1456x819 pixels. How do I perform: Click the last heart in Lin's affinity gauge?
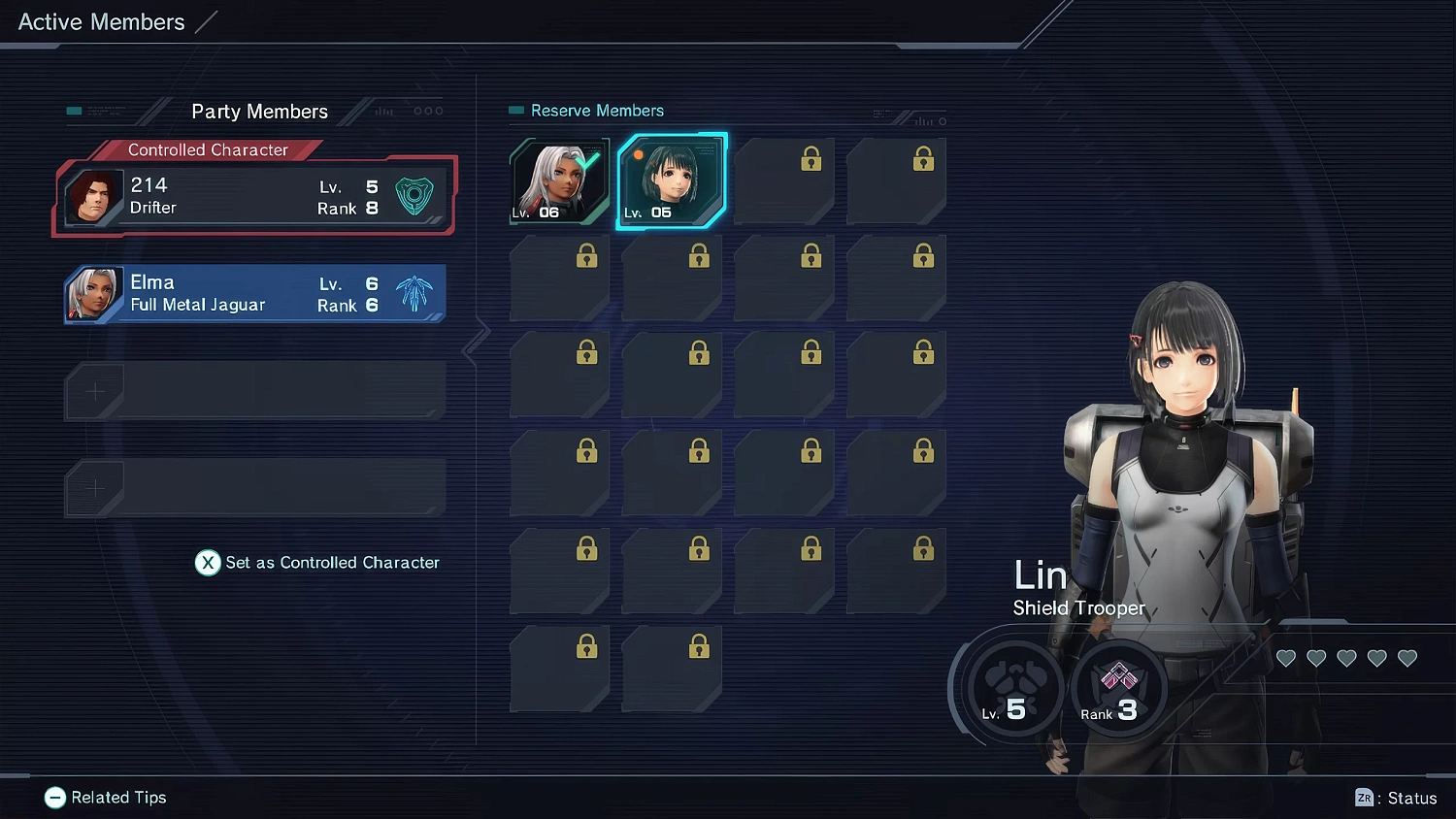pyautogui.click(x=1406, y=658)
